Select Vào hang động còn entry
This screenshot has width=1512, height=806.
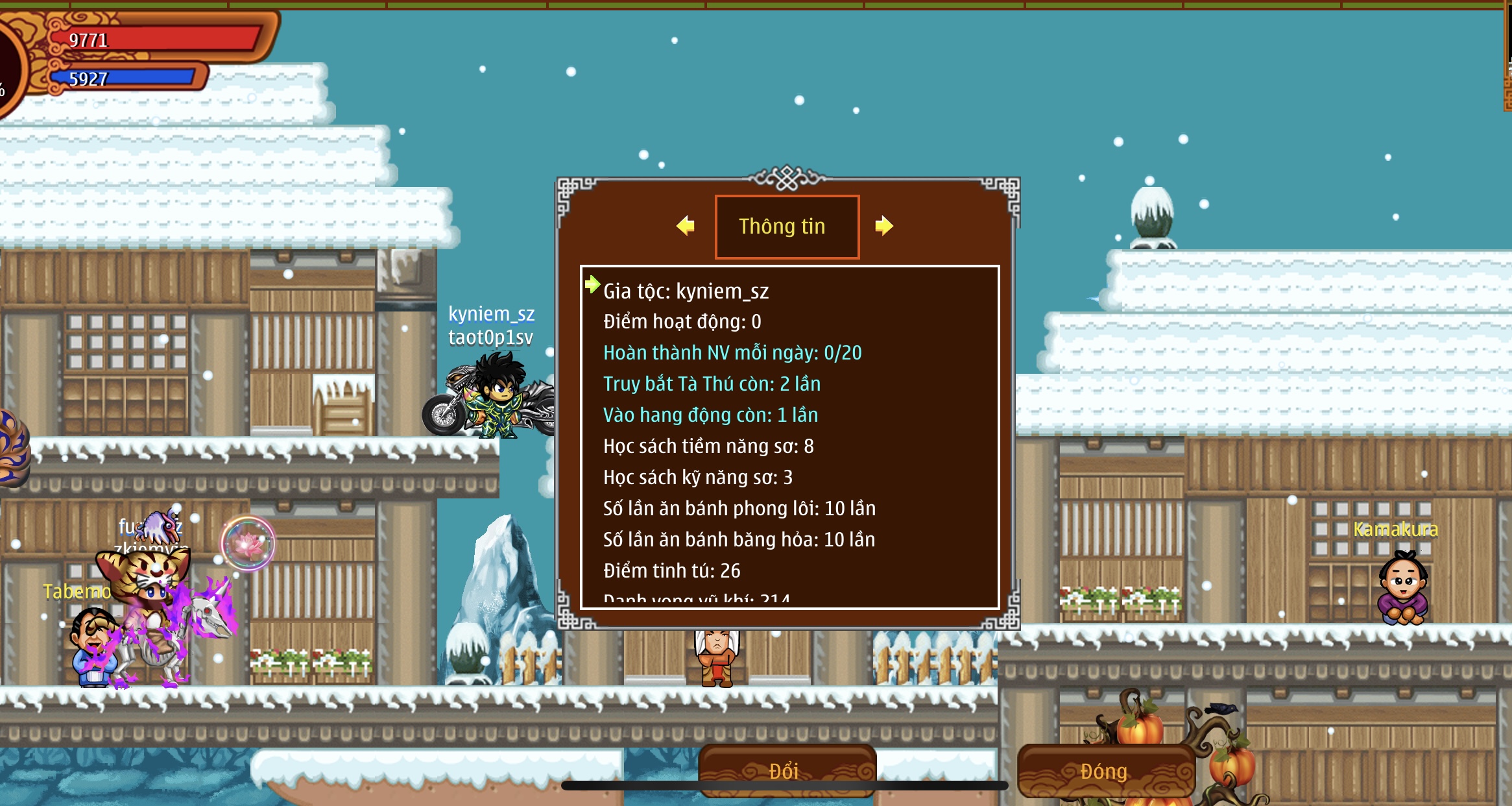(710, 415)
